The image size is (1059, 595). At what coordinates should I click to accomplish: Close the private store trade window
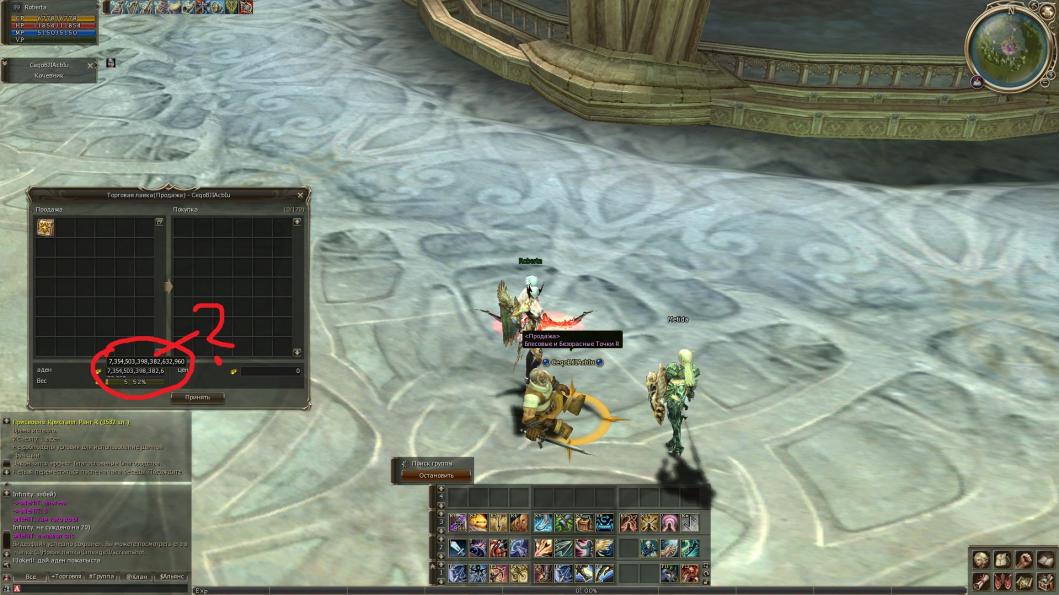300,195
